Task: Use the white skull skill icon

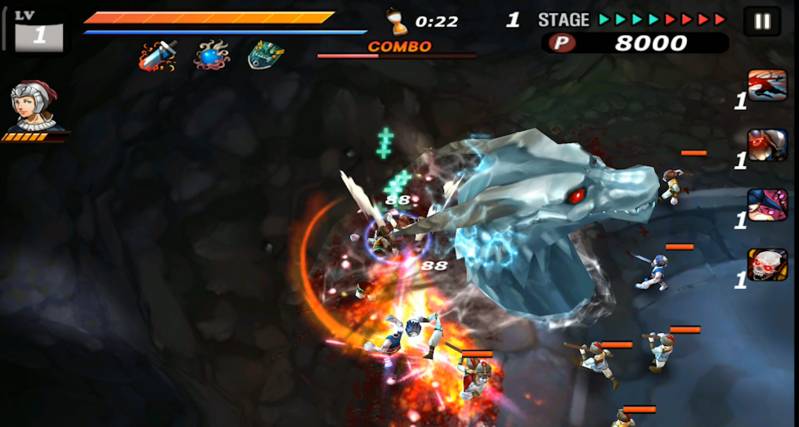Action: pyautogui.click(x=767, y=264)
